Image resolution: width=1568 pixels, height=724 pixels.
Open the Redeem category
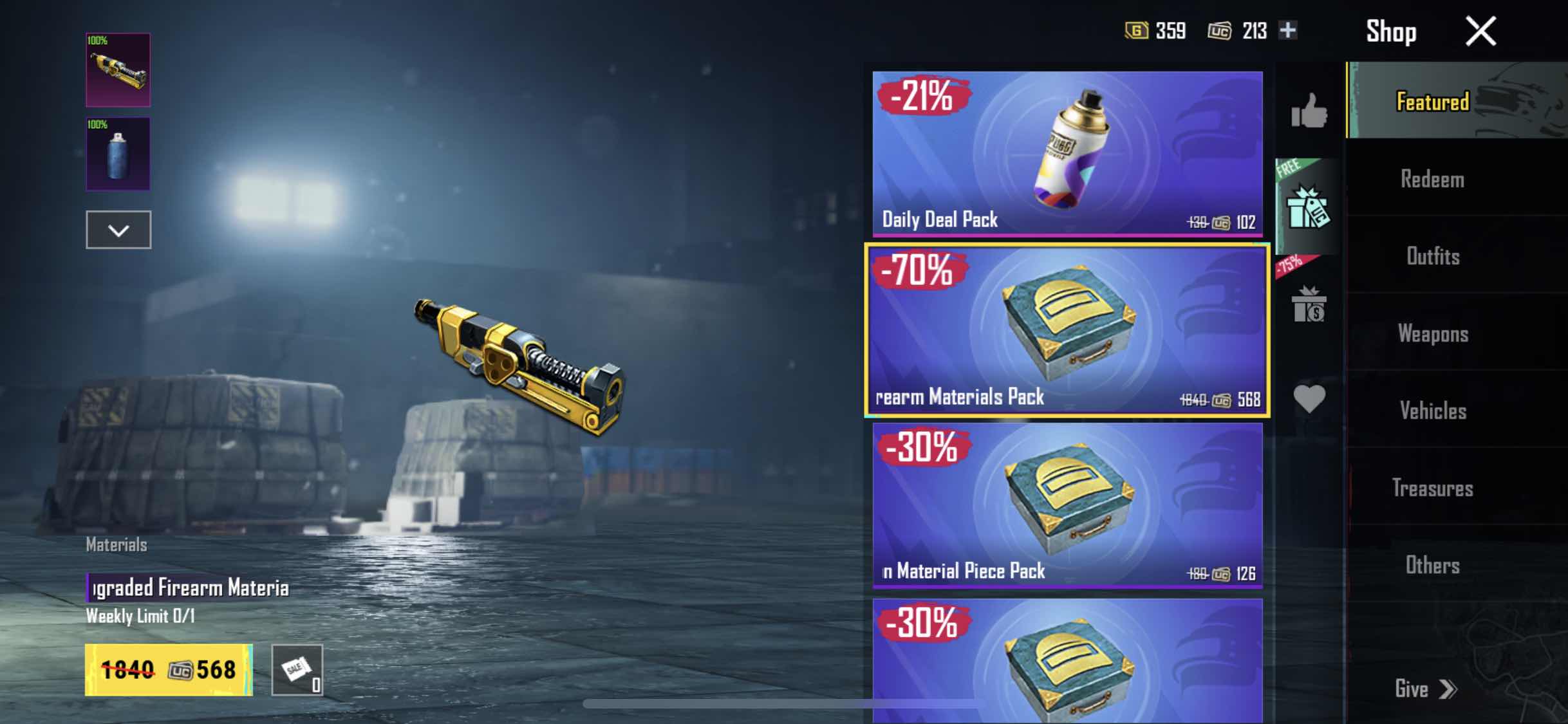pyautogui.click(x=1433, y=179)
